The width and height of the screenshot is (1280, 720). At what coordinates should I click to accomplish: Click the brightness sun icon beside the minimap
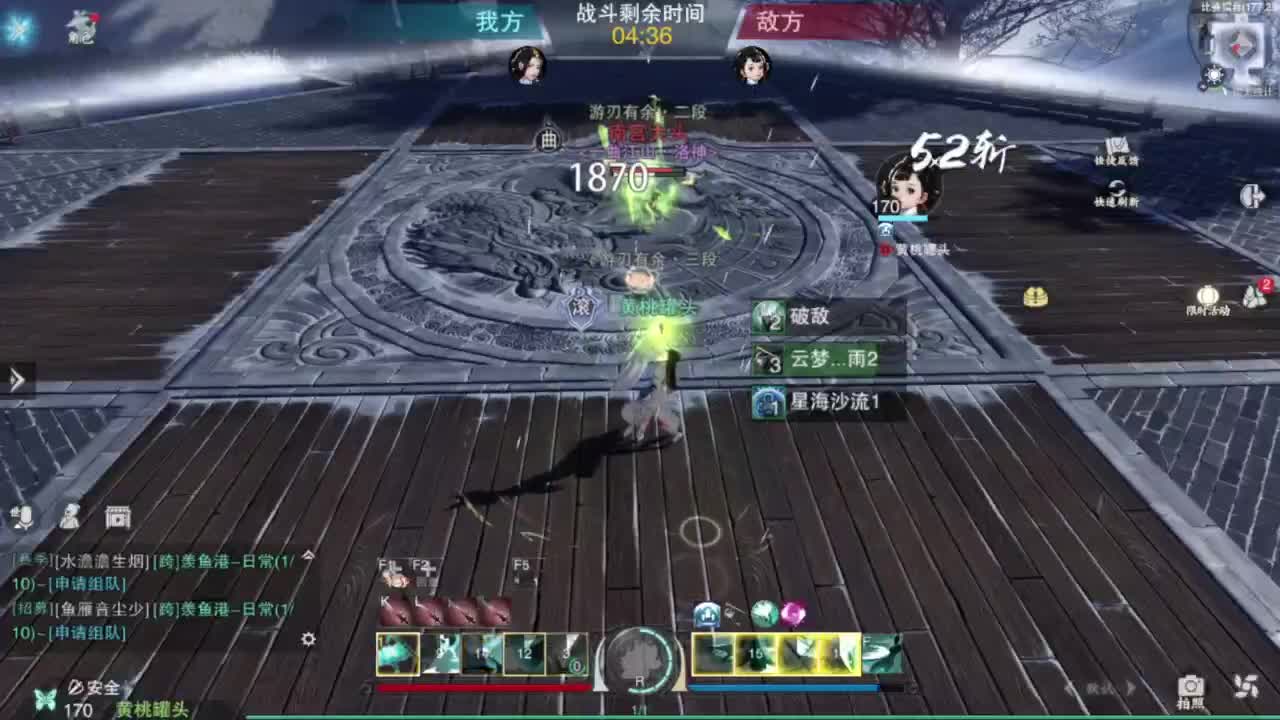pyautogui.click(x=1211, y=73)
